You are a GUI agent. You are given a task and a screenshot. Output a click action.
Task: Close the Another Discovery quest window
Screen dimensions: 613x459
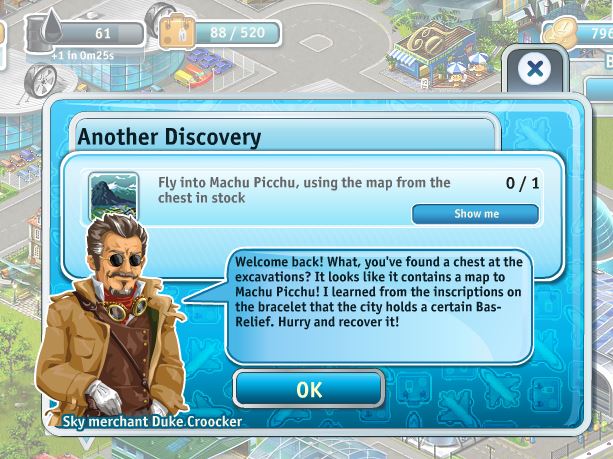tap(535, 69)
